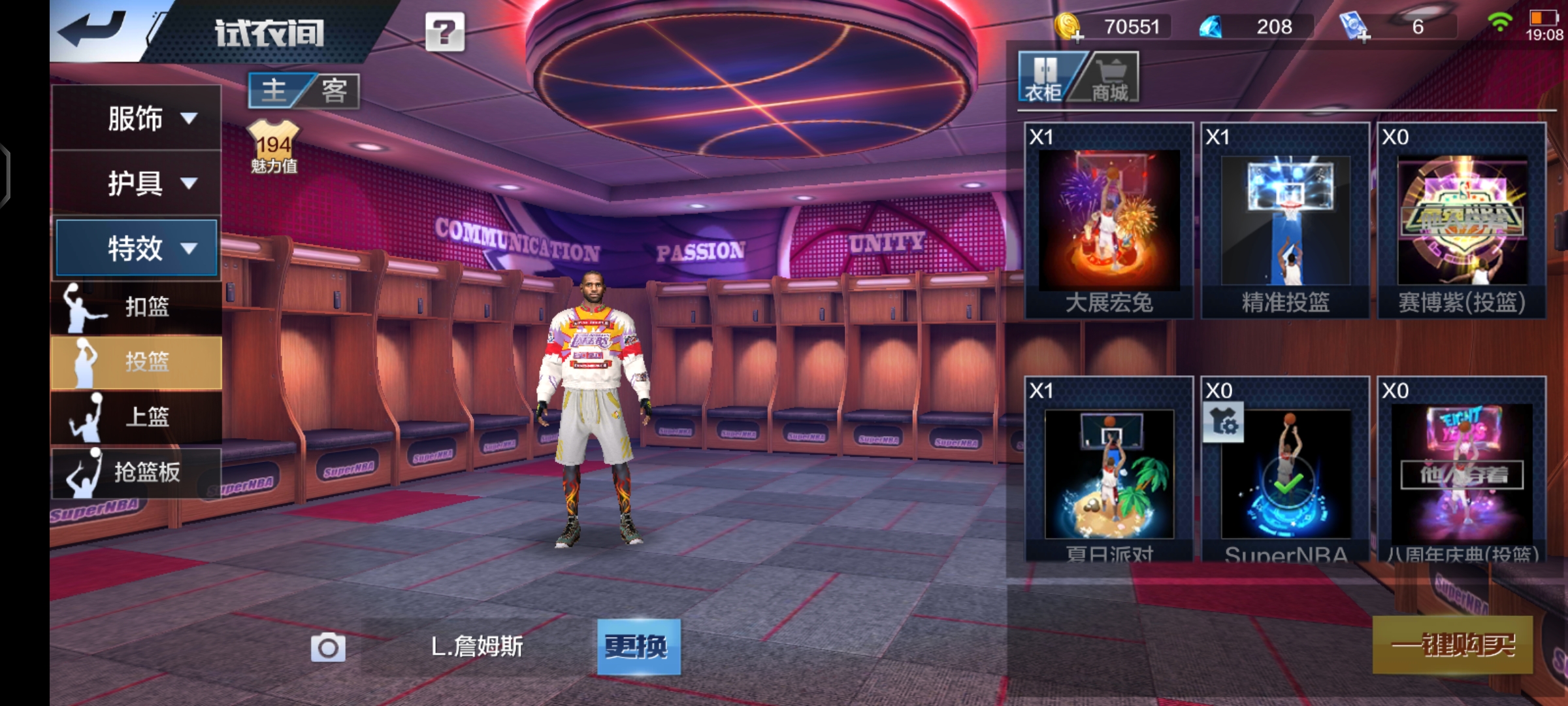The height and width of the screenshot is (706, 1568).
Task: Tap the 更换 change player button
Action: tap(638, 647)
